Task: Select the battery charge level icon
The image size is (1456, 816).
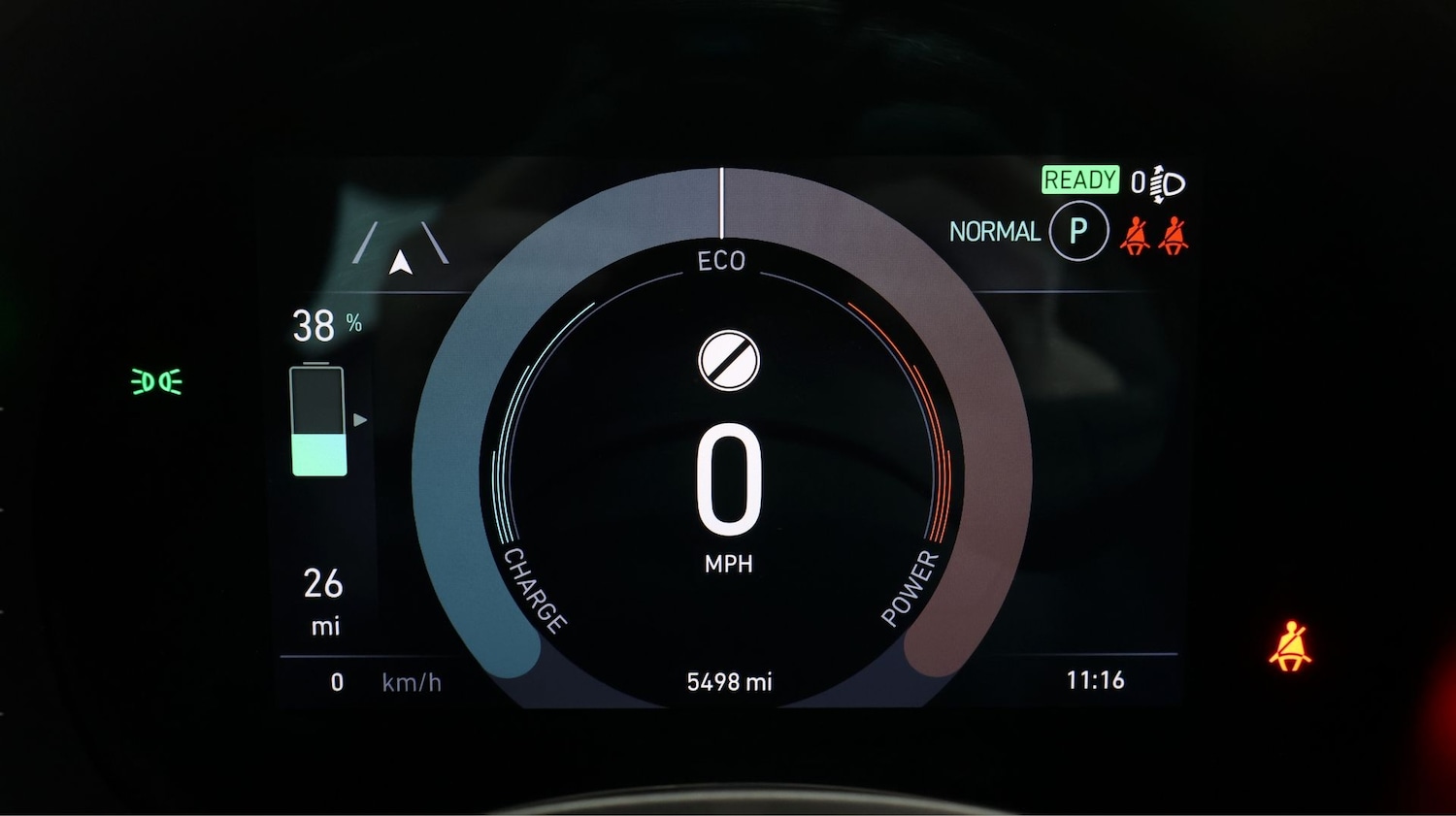Action: [x=318, y=421]
